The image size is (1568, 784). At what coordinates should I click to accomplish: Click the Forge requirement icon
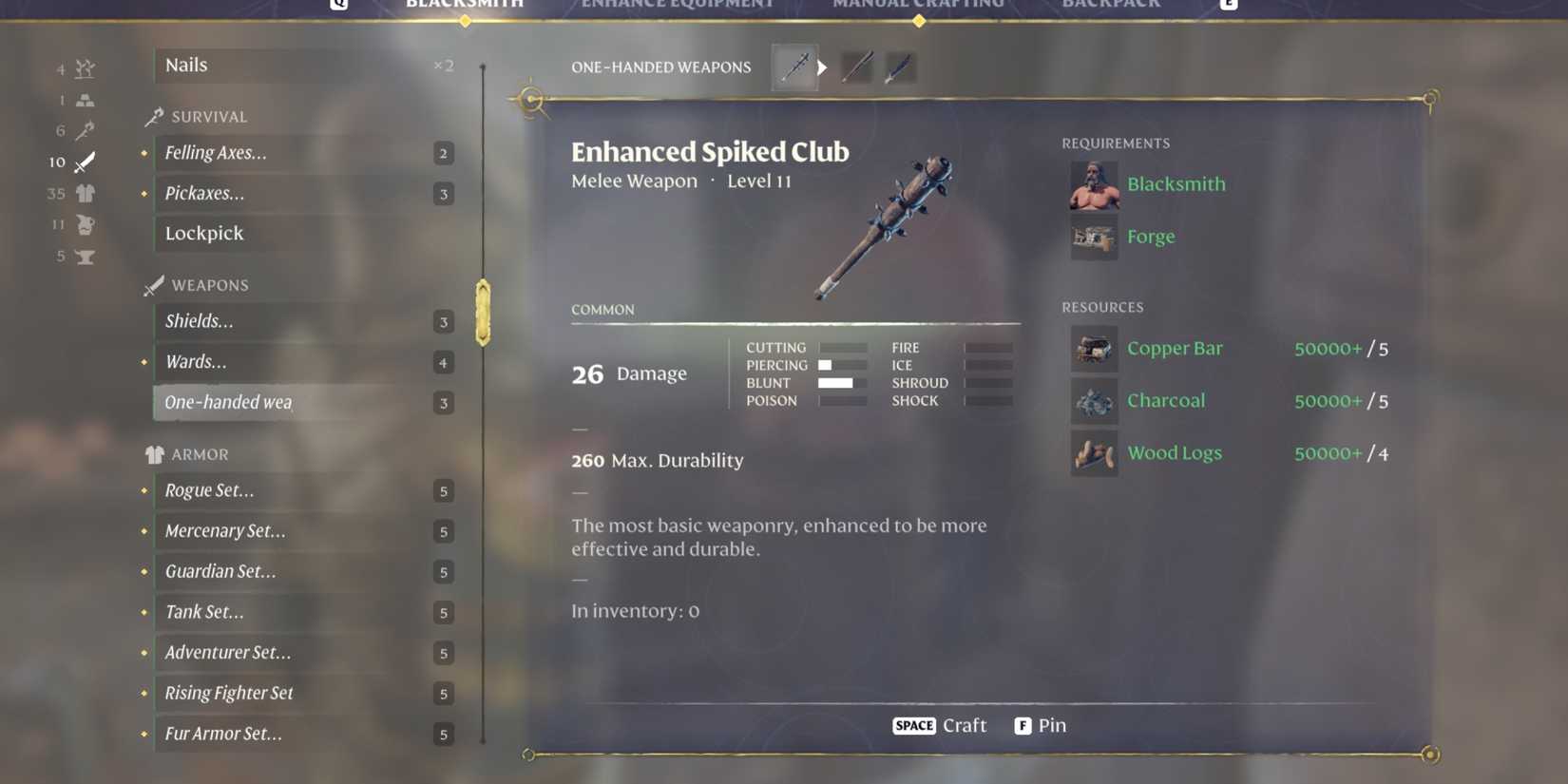pos(1094,237)
